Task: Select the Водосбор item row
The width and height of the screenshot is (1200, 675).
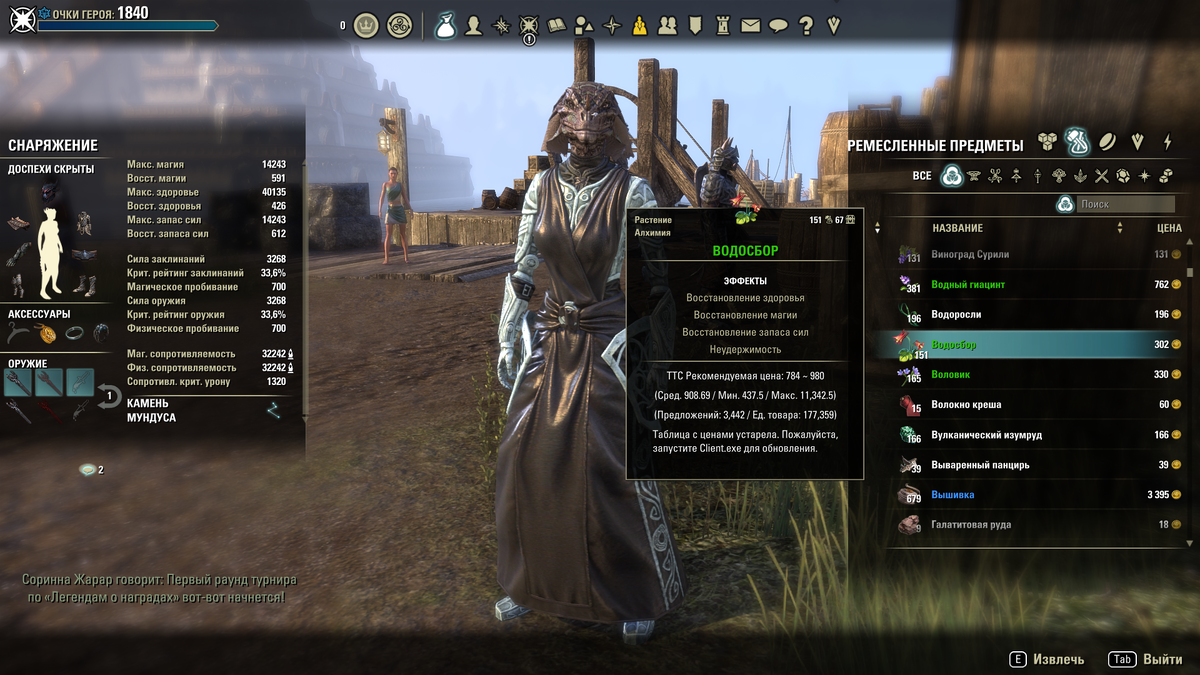Action: (x=1040, y=345)
